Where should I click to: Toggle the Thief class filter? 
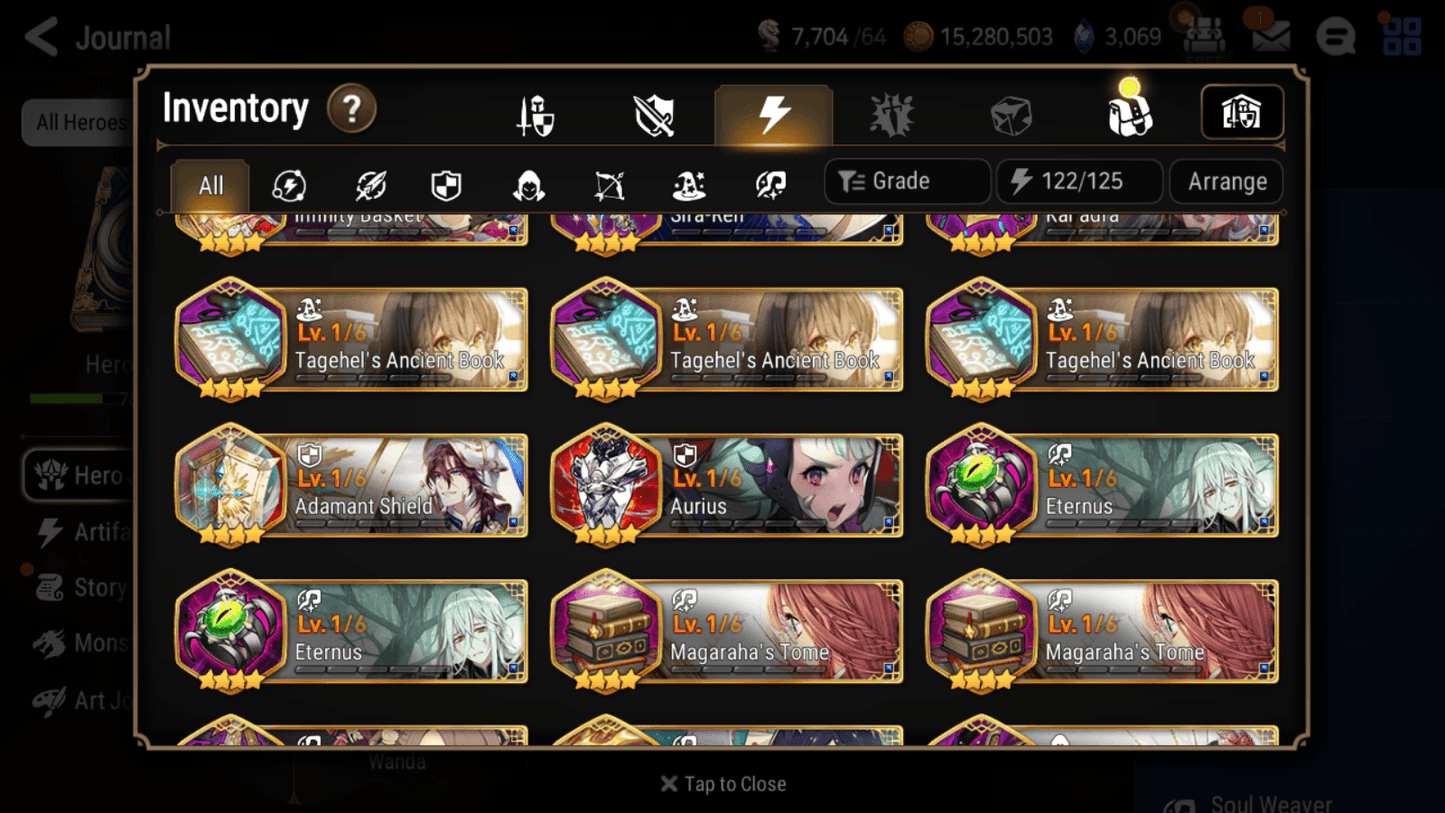point(527,181)
